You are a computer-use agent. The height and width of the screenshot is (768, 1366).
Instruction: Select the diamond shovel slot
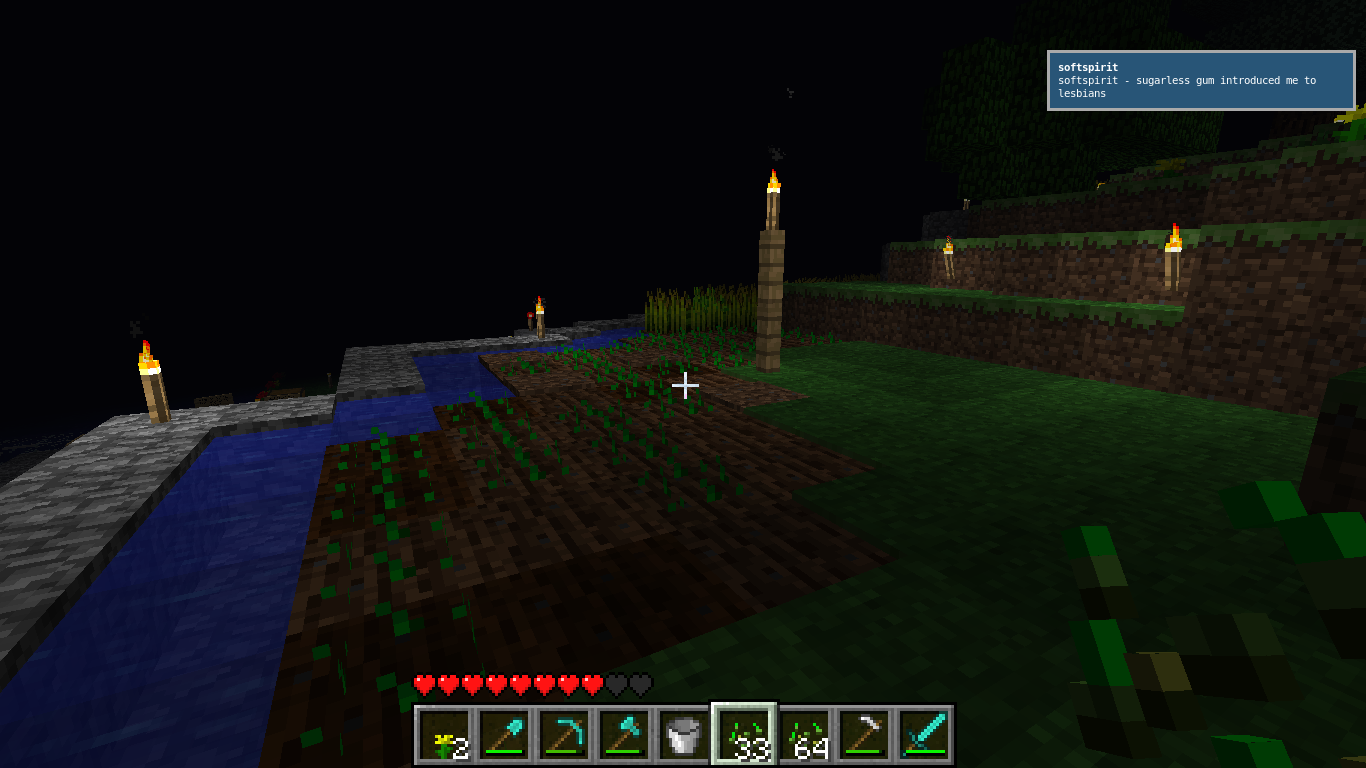click(x=504, y=735)
